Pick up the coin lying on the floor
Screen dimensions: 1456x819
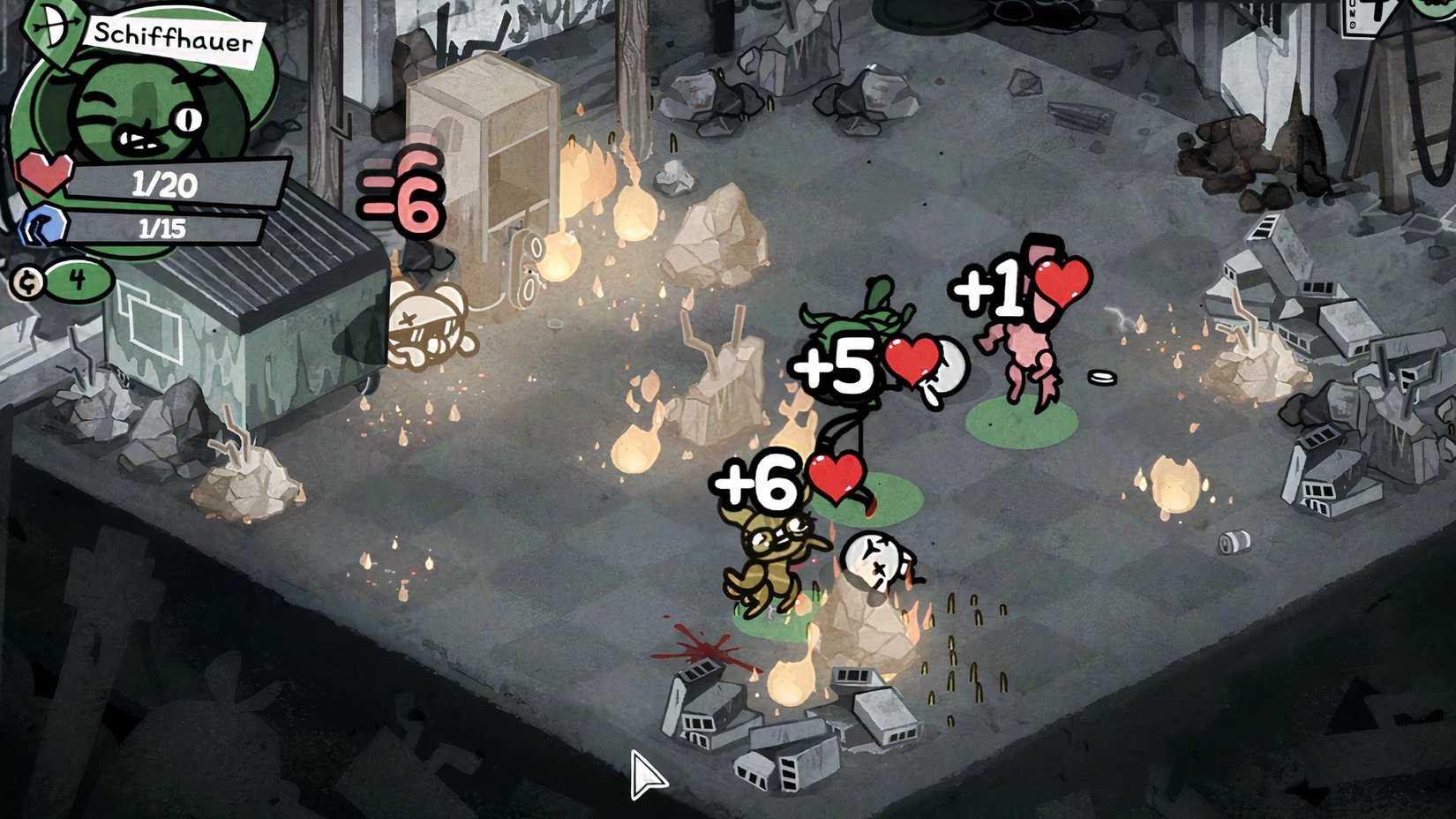(1103, 378)
